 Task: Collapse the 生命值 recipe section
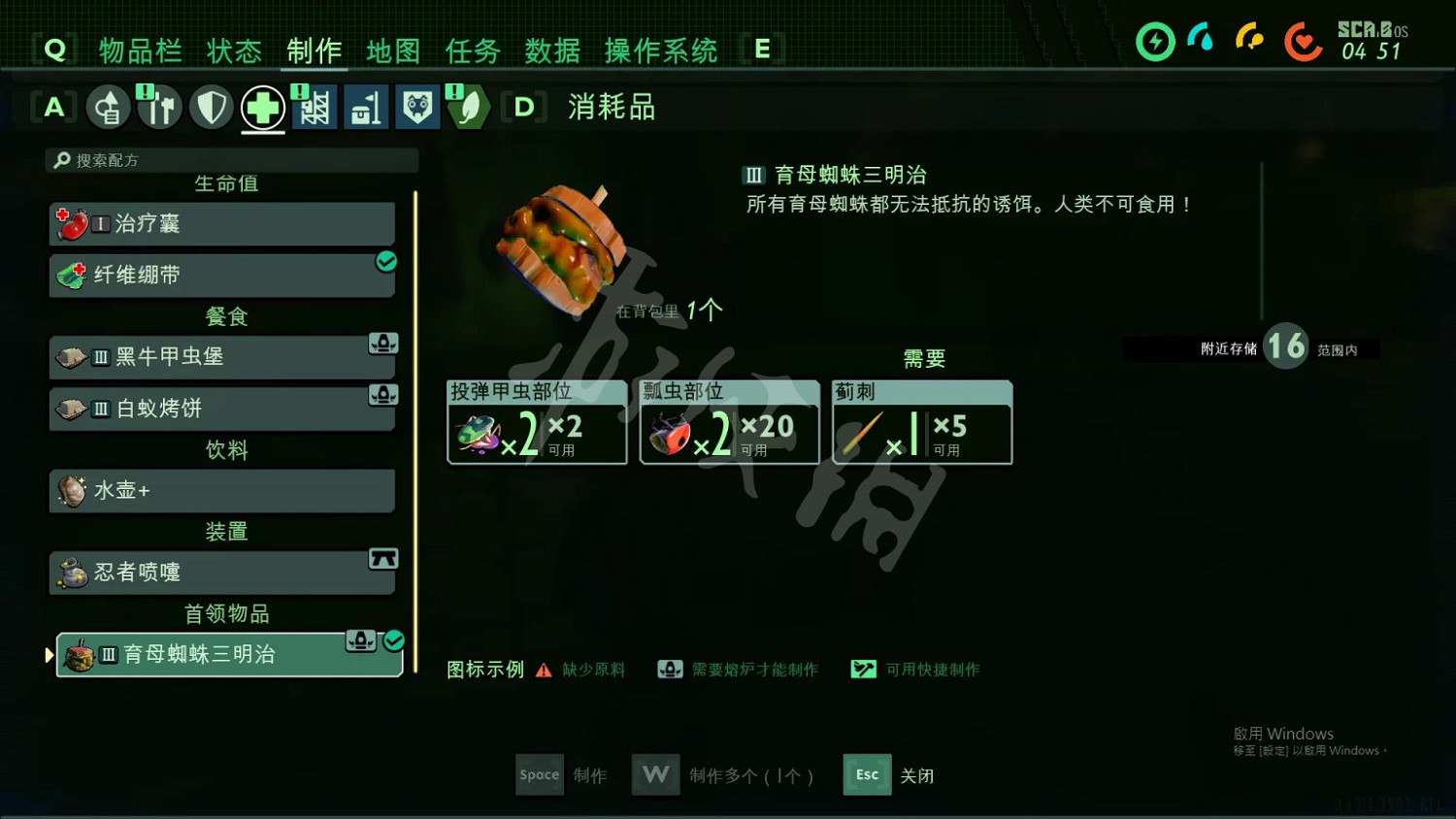click(x=225, y=183)
